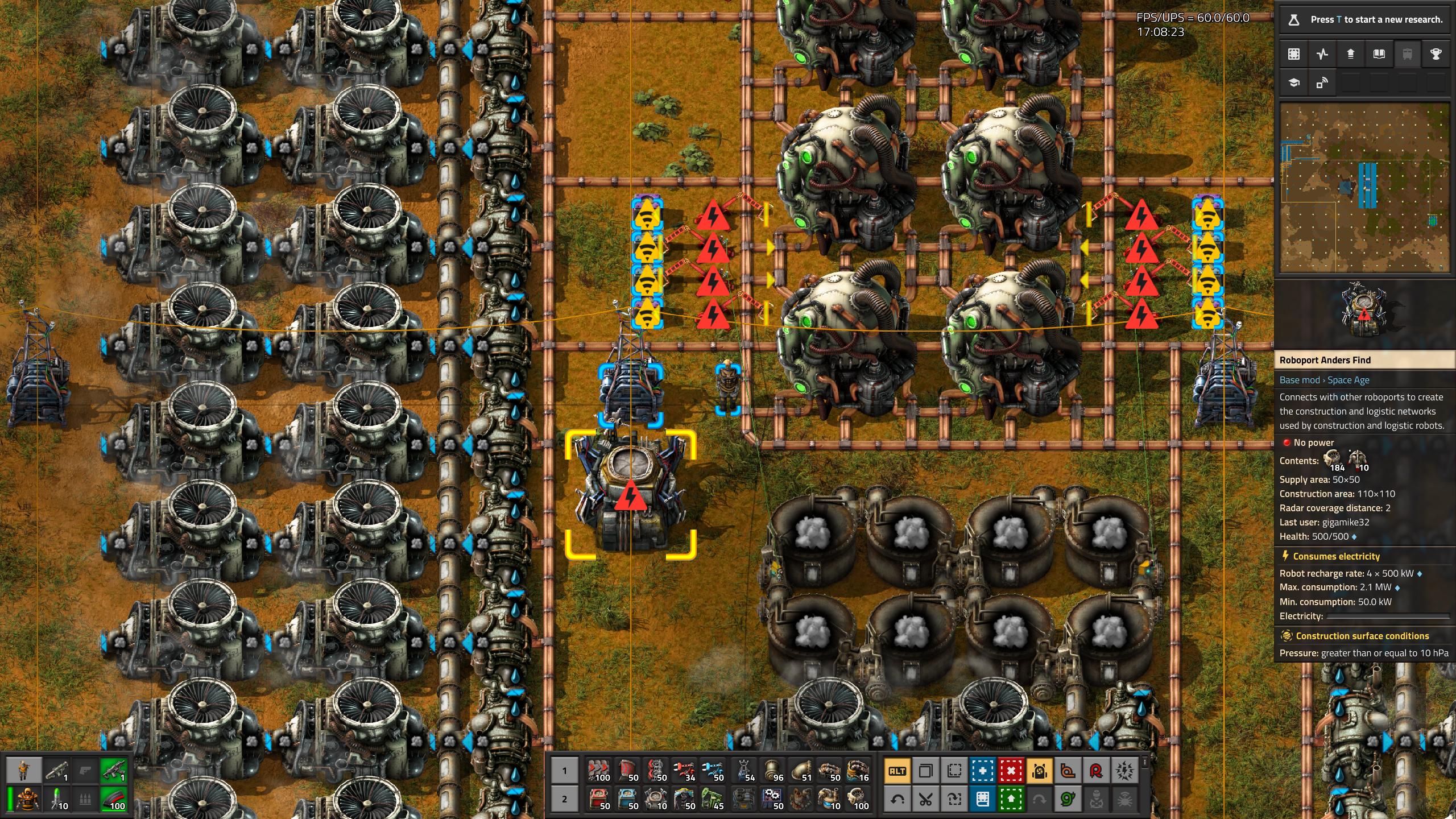Select the submachine gun weapon slot

click(x=114, y=771)
